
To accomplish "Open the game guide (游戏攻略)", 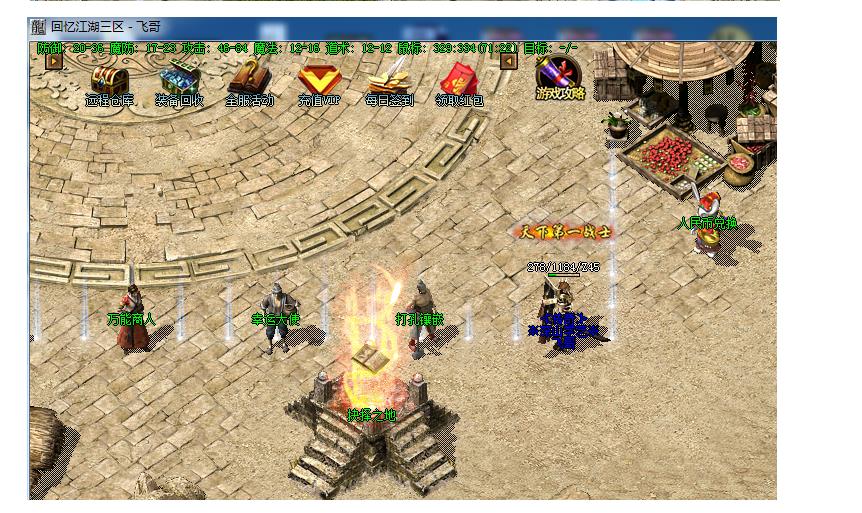I will tap(558, 75).
